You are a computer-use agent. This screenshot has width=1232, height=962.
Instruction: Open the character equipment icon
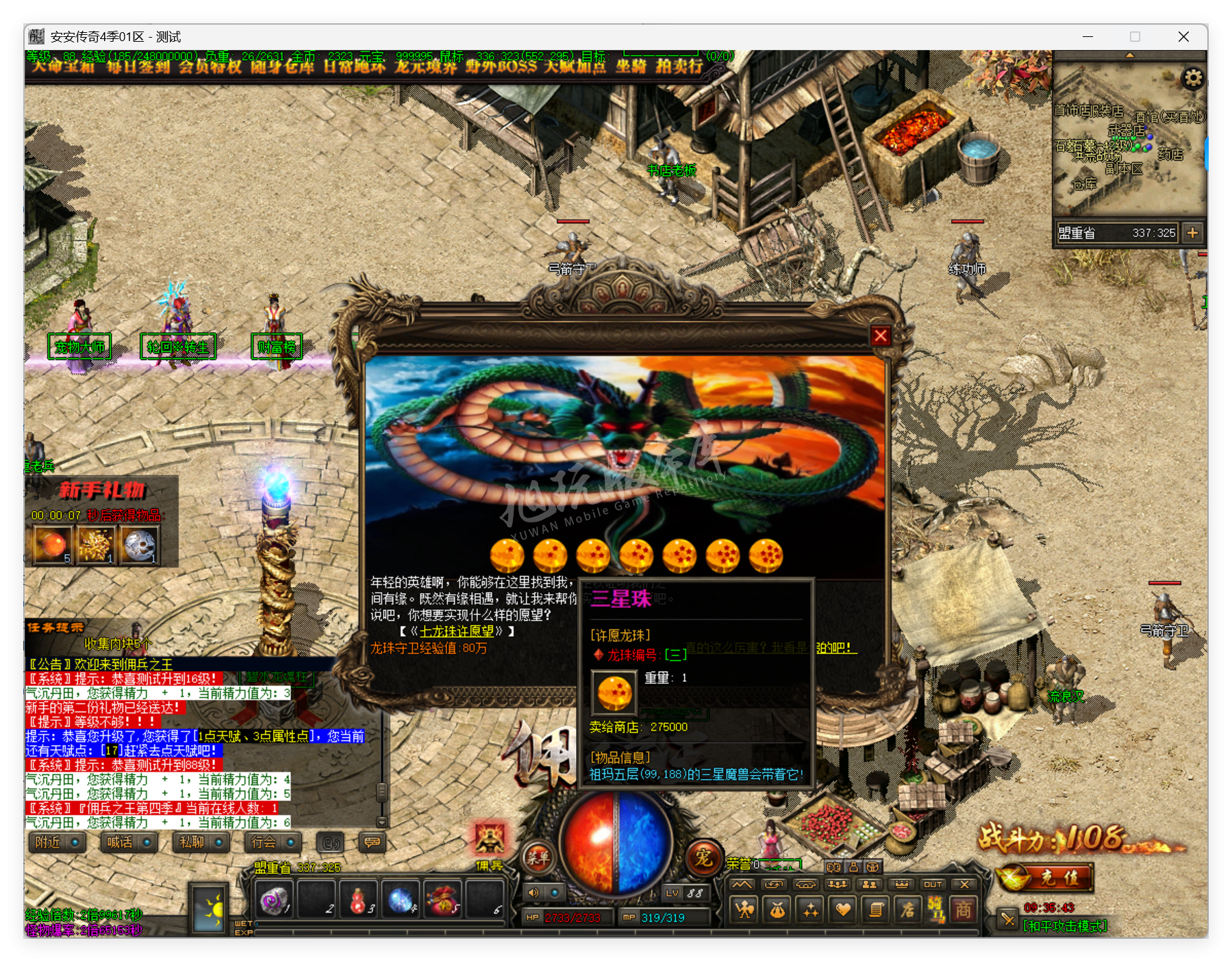744,911
